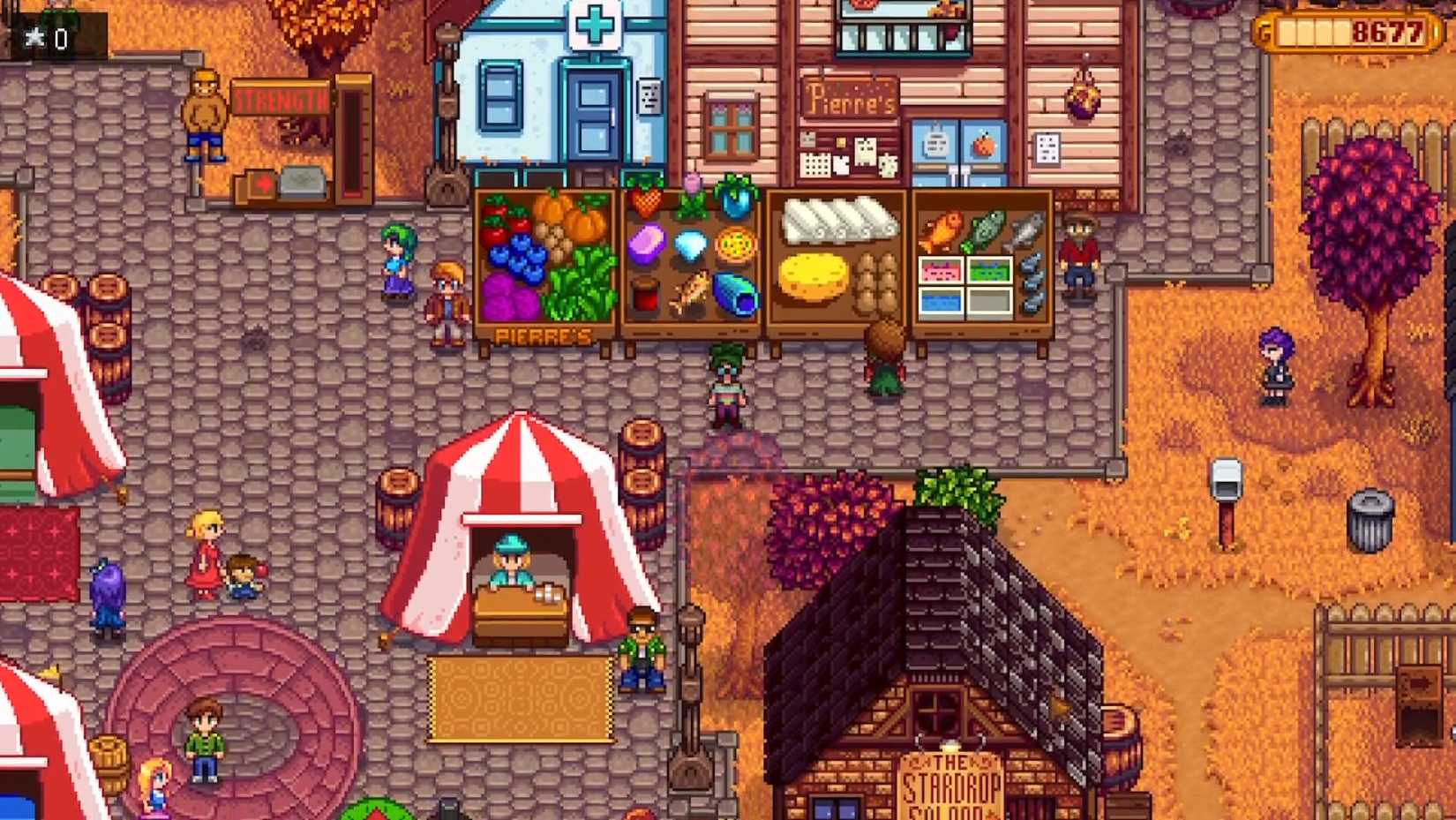Click the diamond on the second stall shelf
The height and width of the screenshot is (820, 1456).
click(x=692, y=244)
